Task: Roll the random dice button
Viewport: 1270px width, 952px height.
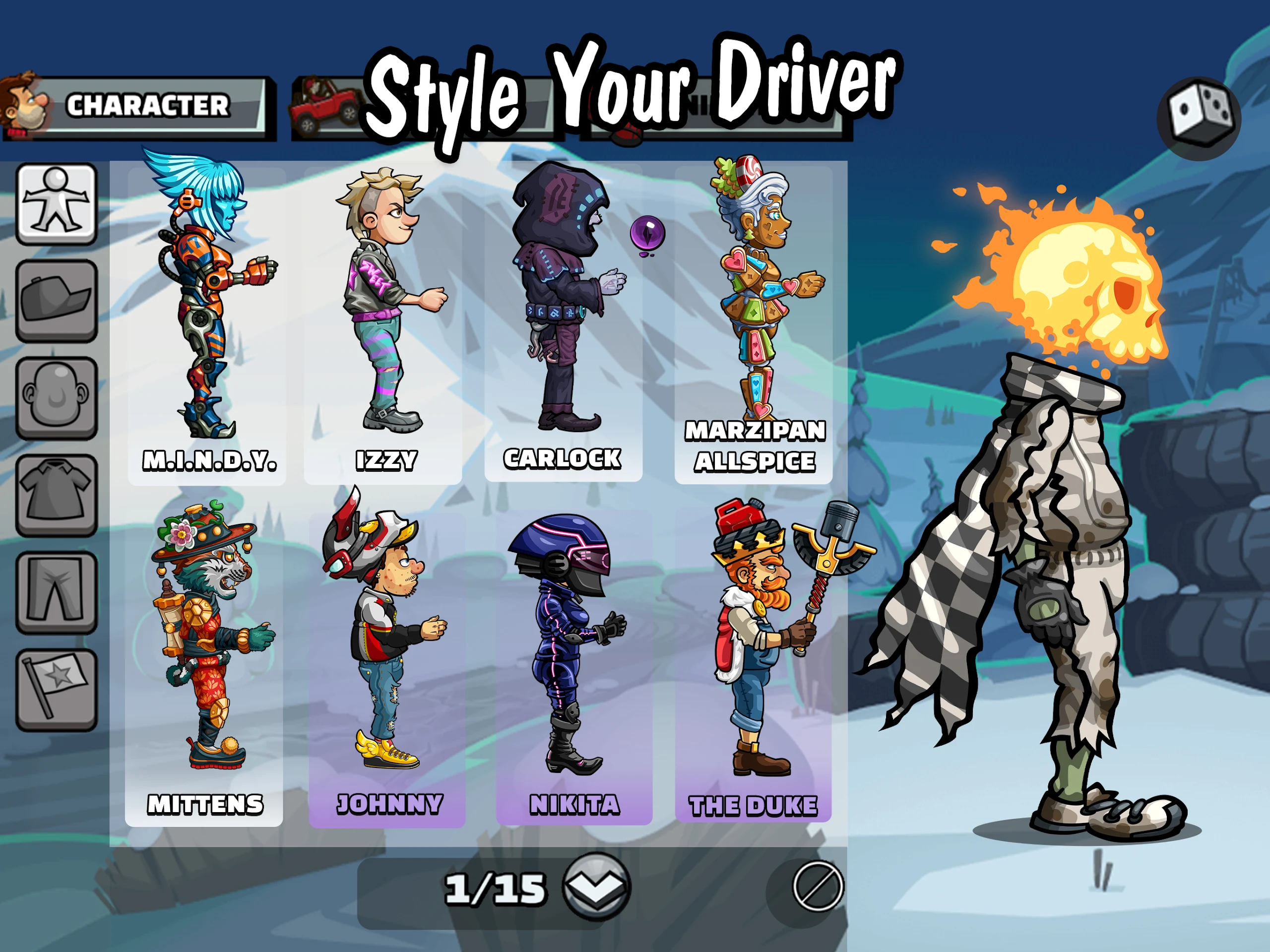Action: point(1200,118)
